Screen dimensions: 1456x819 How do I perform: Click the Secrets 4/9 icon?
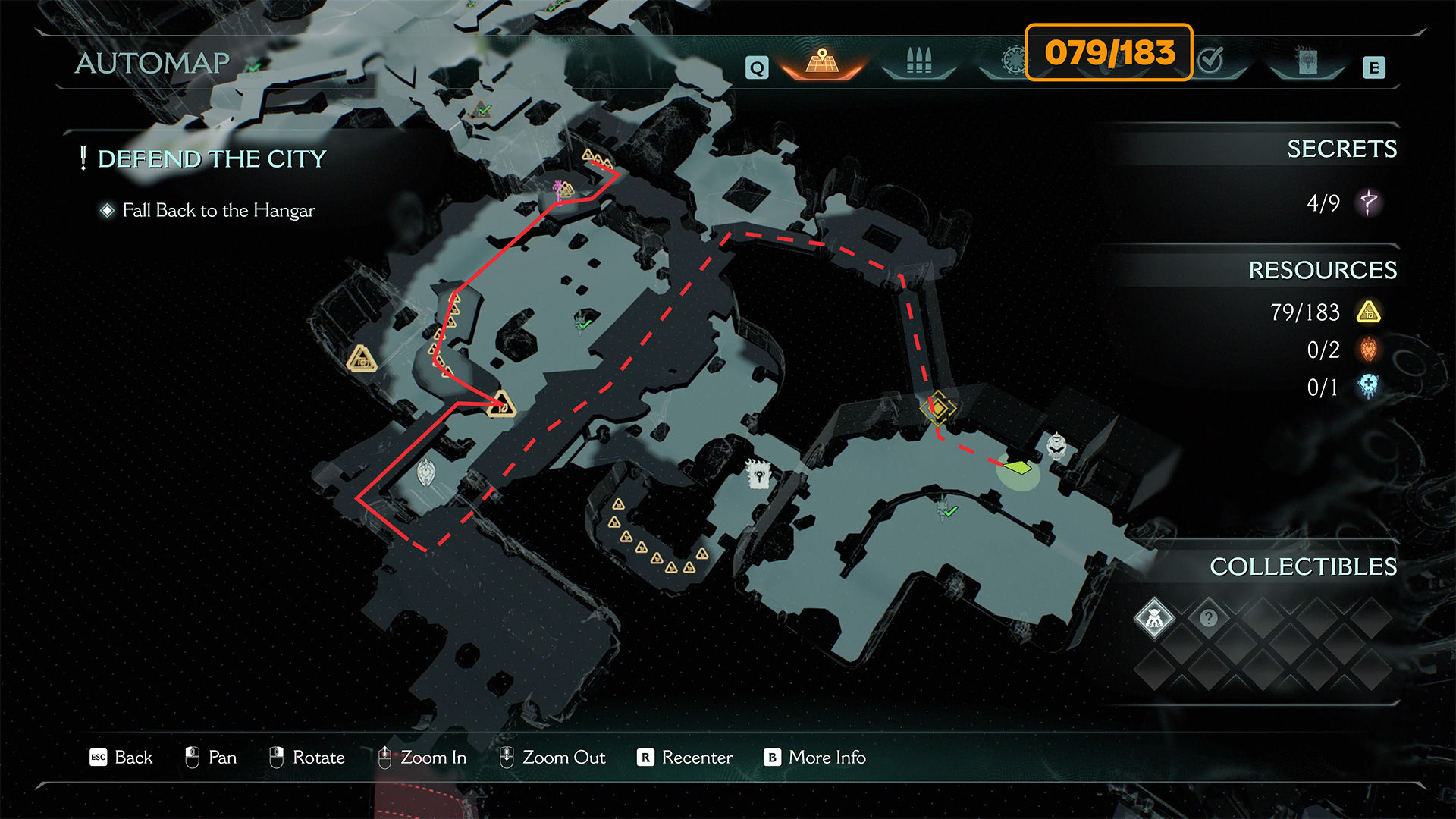1368,202
